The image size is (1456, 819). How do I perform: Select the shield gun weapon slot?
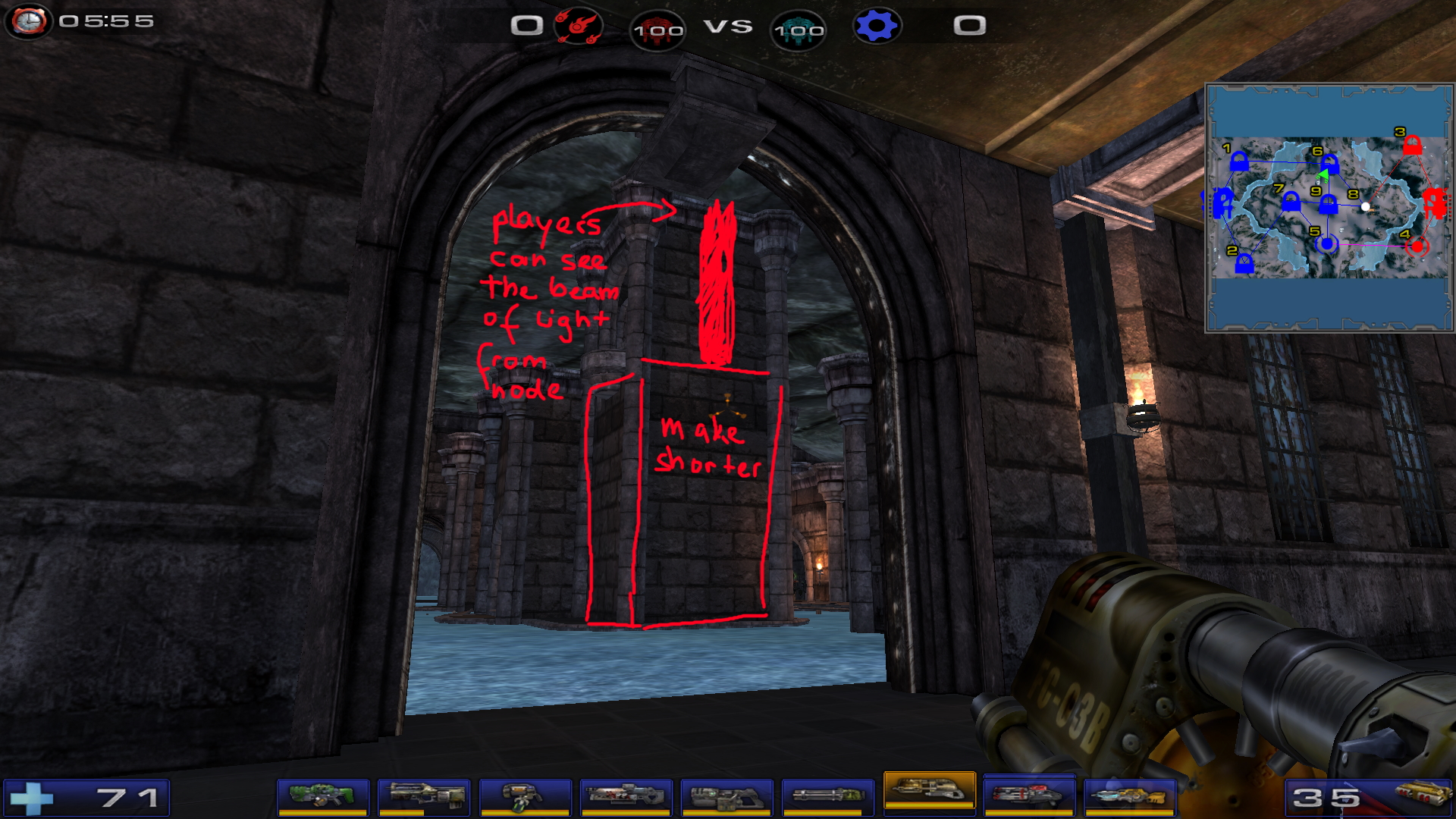point(322,797)
